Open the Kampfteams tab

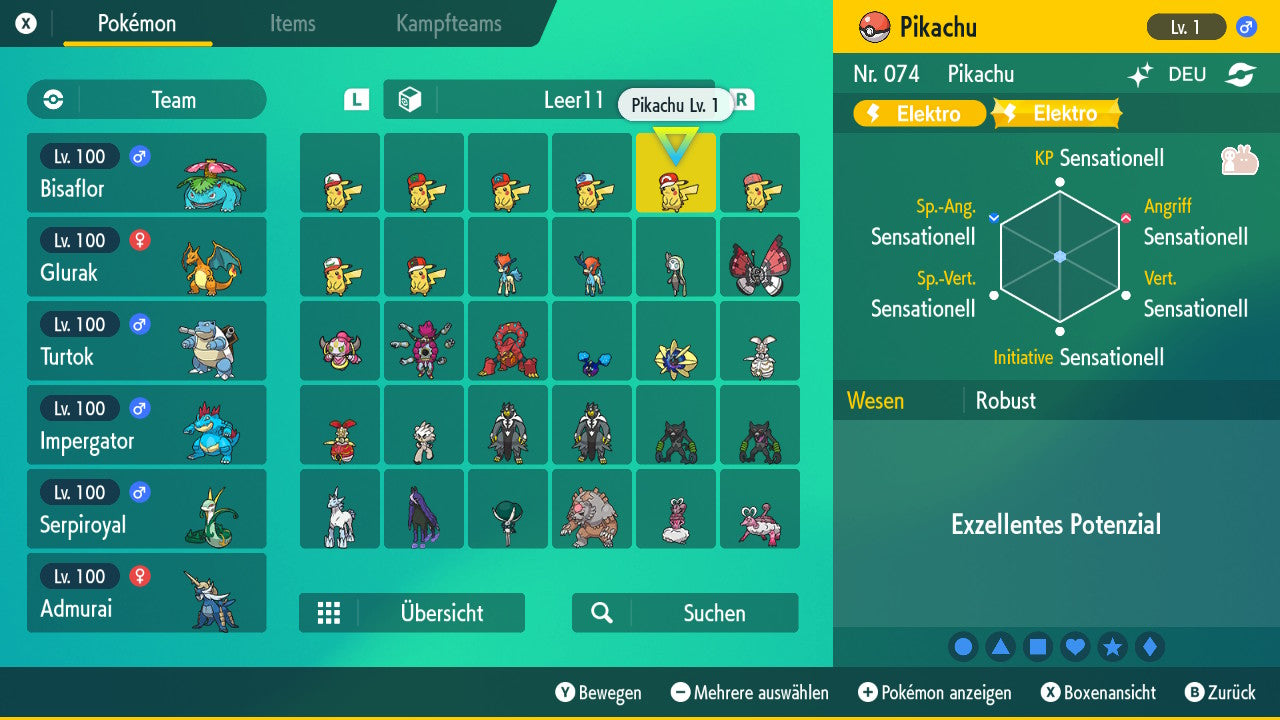pyautogui.click(x=447, y=25)
